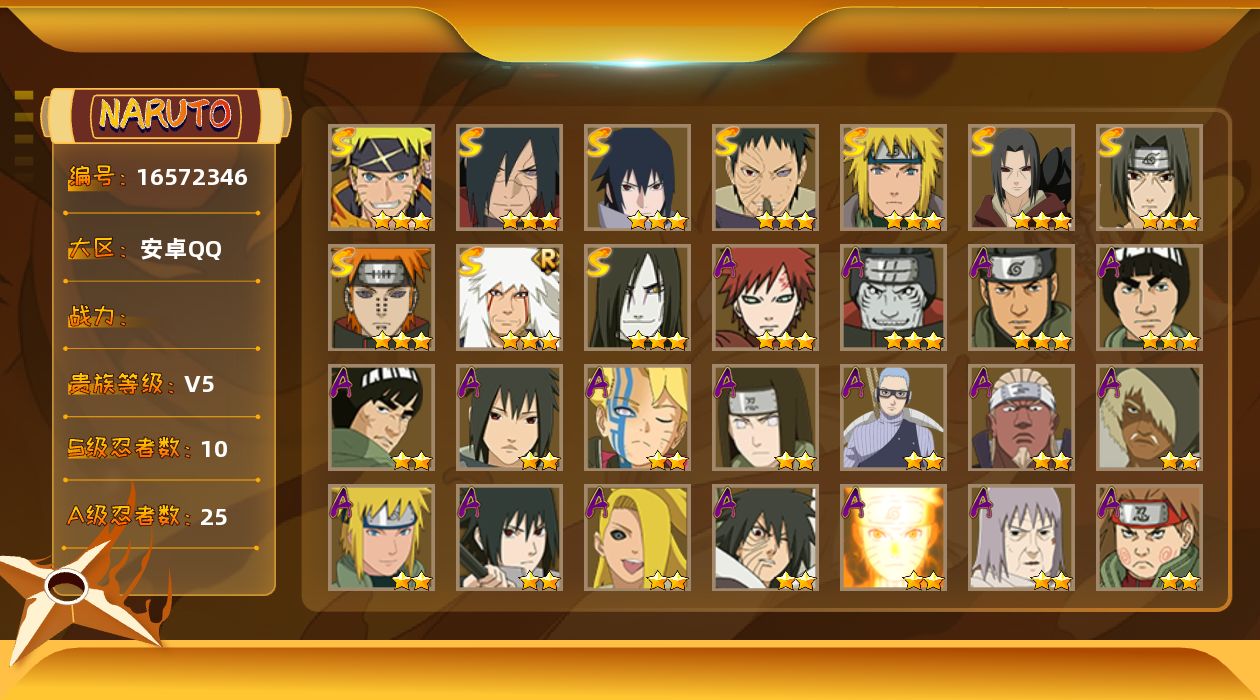Screen dimensions: 1260x700
Task: Select the red-haired Gaara tile
Action: [765, 297]
